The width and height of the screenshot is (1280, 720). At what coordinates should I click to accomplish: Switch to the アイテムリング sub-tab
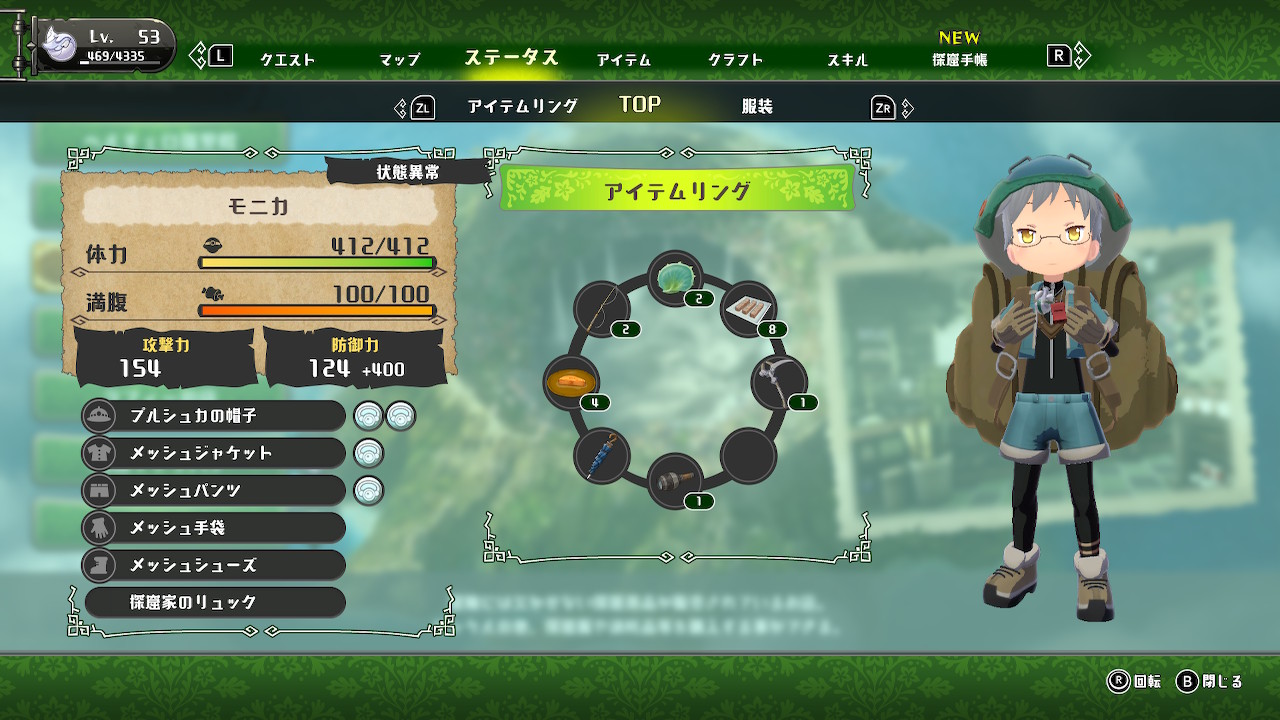pyautogui.click(x=522, y=107)
